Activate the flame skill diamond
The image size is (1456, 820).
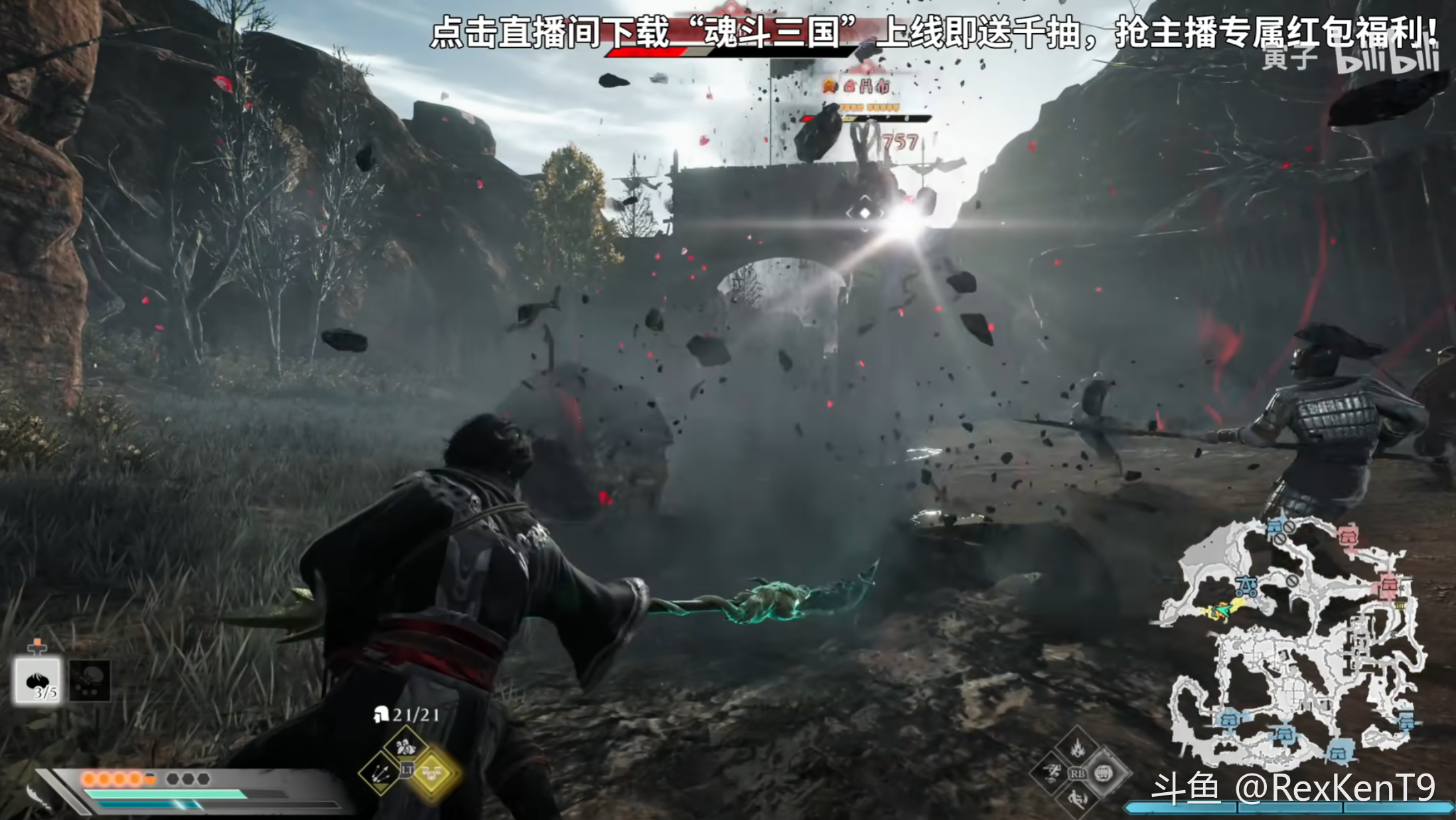point(1077,747)
